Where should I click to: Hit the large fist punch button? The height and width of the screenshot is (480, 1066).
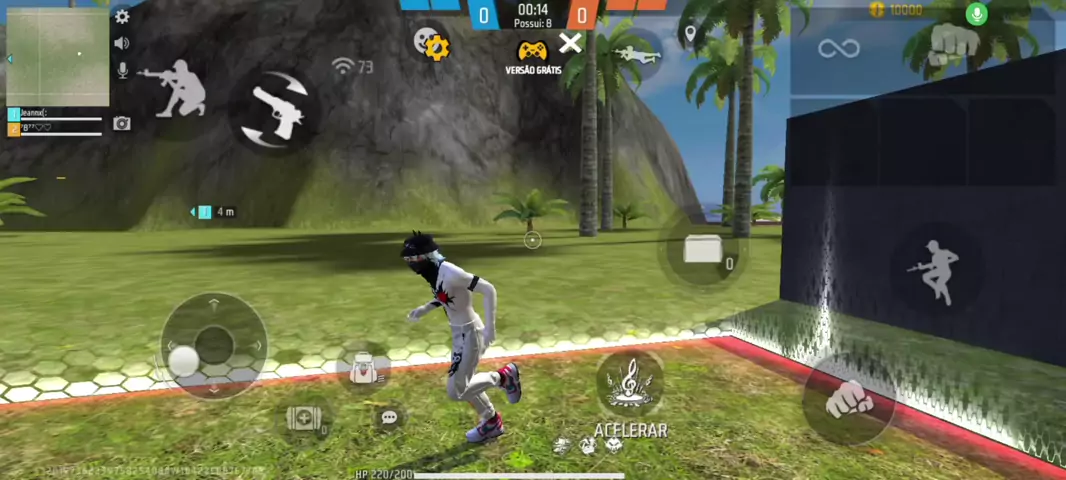(x=848, y=400)
